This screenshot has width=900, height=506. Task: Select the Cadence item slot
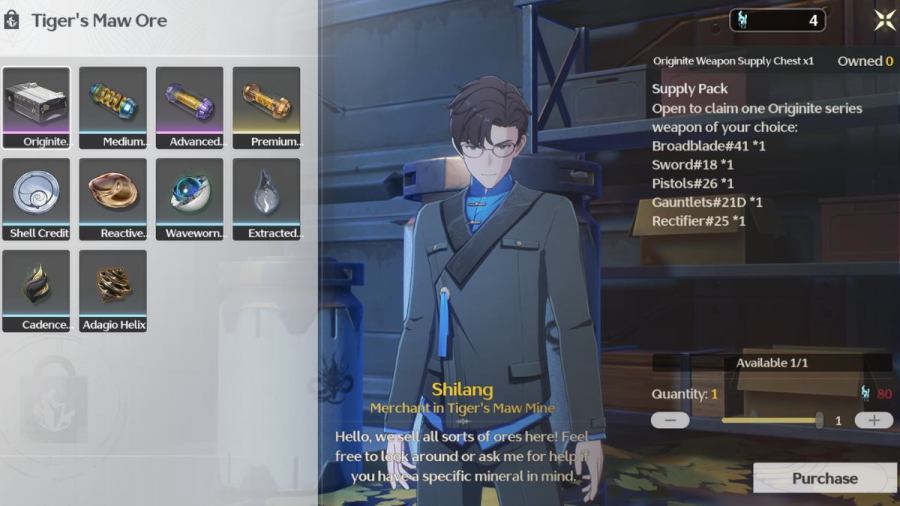click(x=36, y=291)
